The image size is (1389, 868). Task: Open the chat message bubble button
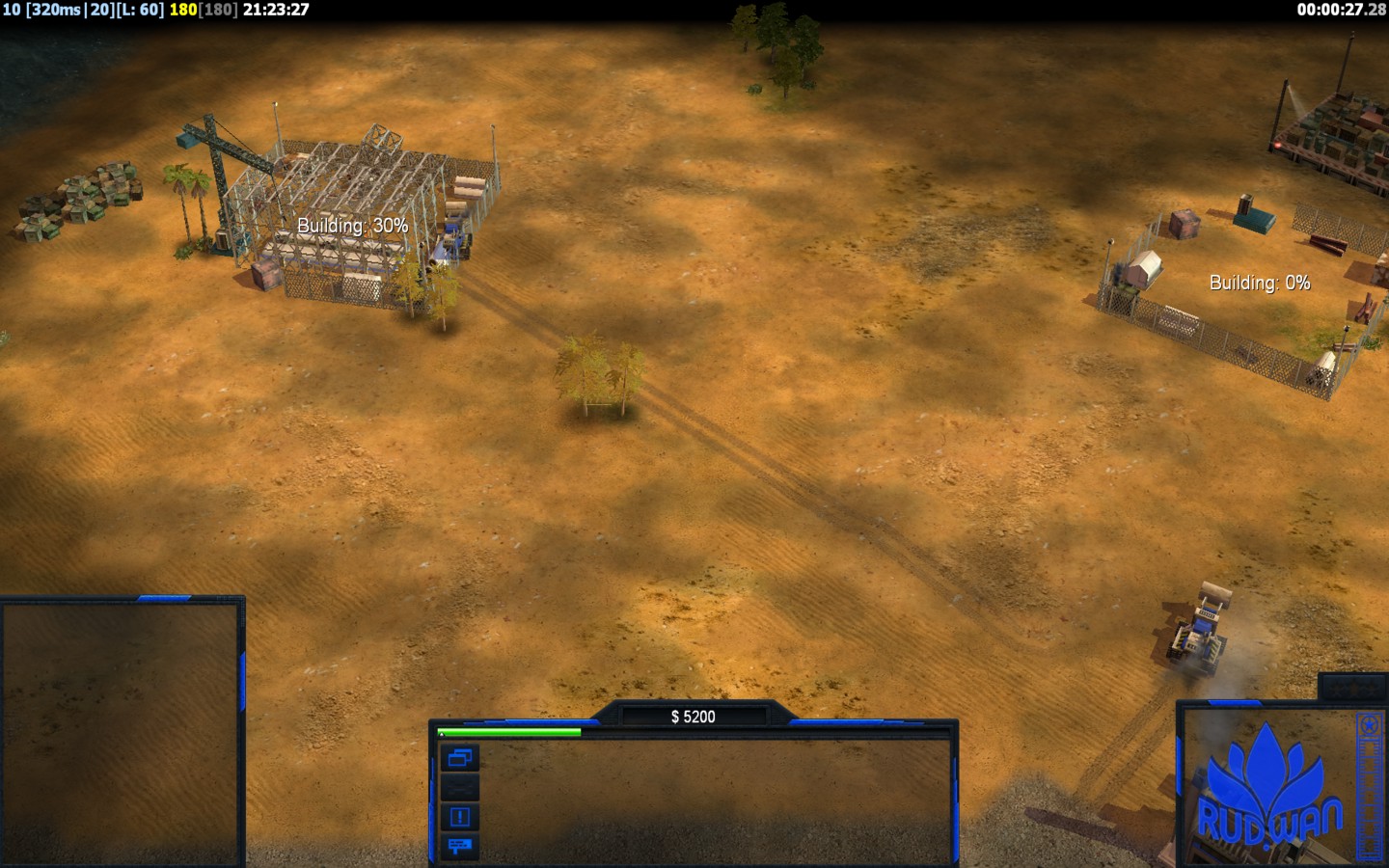tap(459, 846)
